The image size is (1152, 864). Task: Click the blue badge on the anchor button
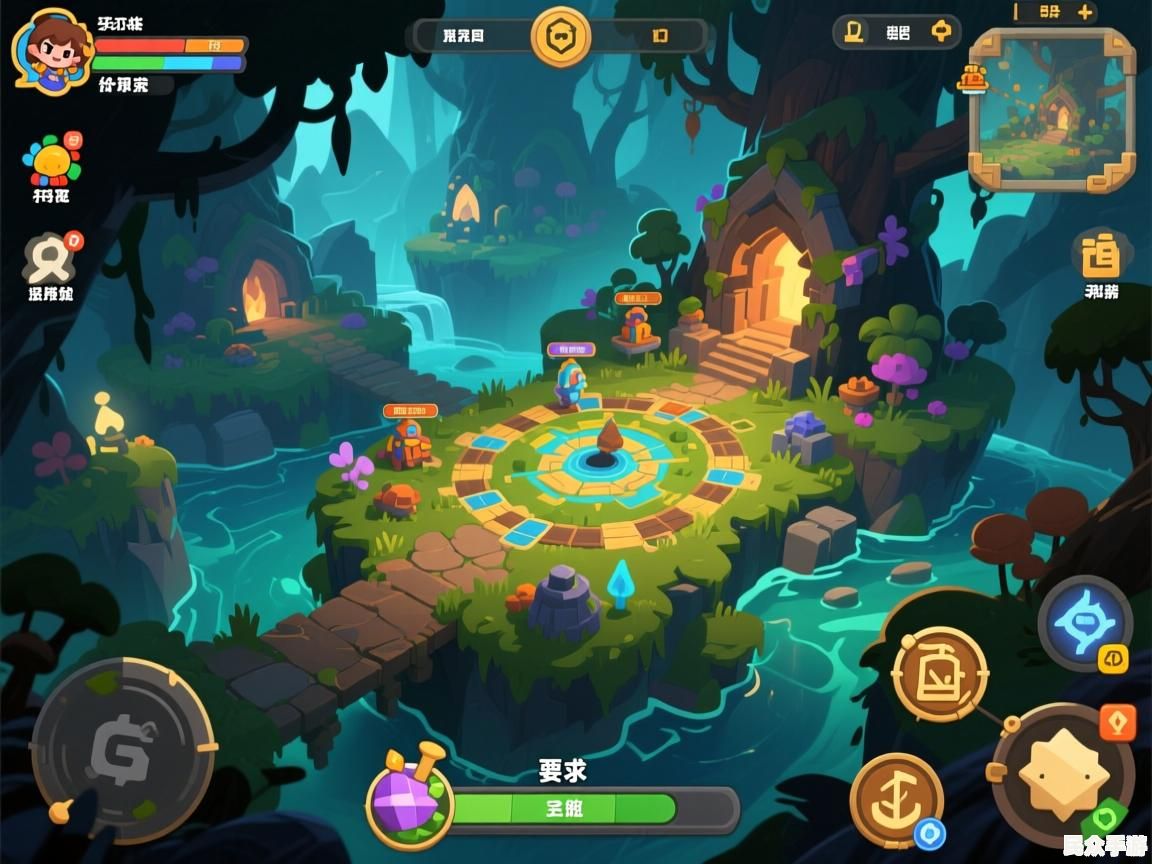coord(932,833)
